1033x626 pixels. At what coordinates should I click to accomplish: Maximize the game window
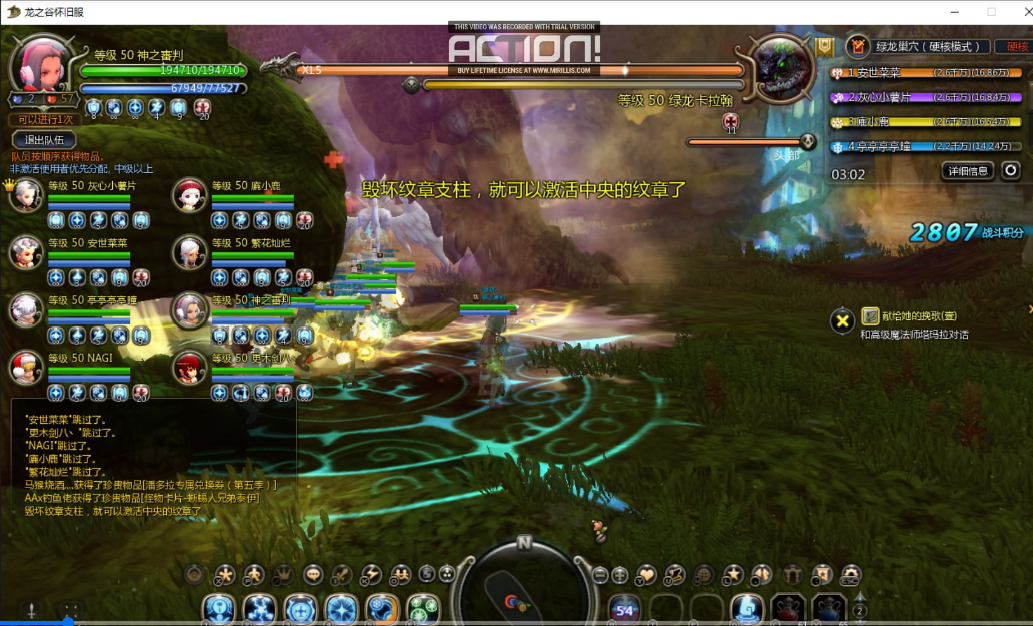(991, 11)
